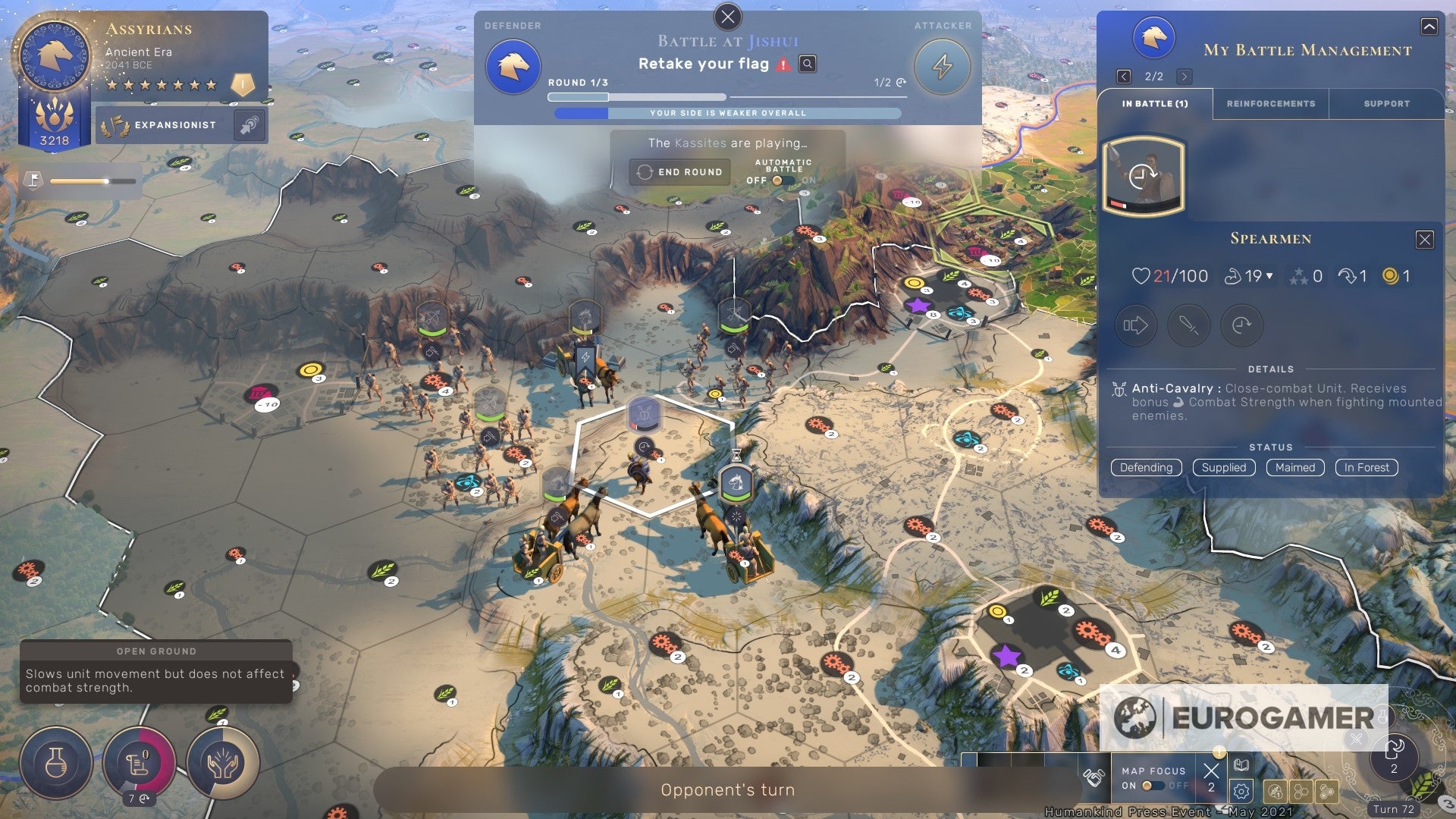Toggle the Automatic Battle switch

[782, 180]
